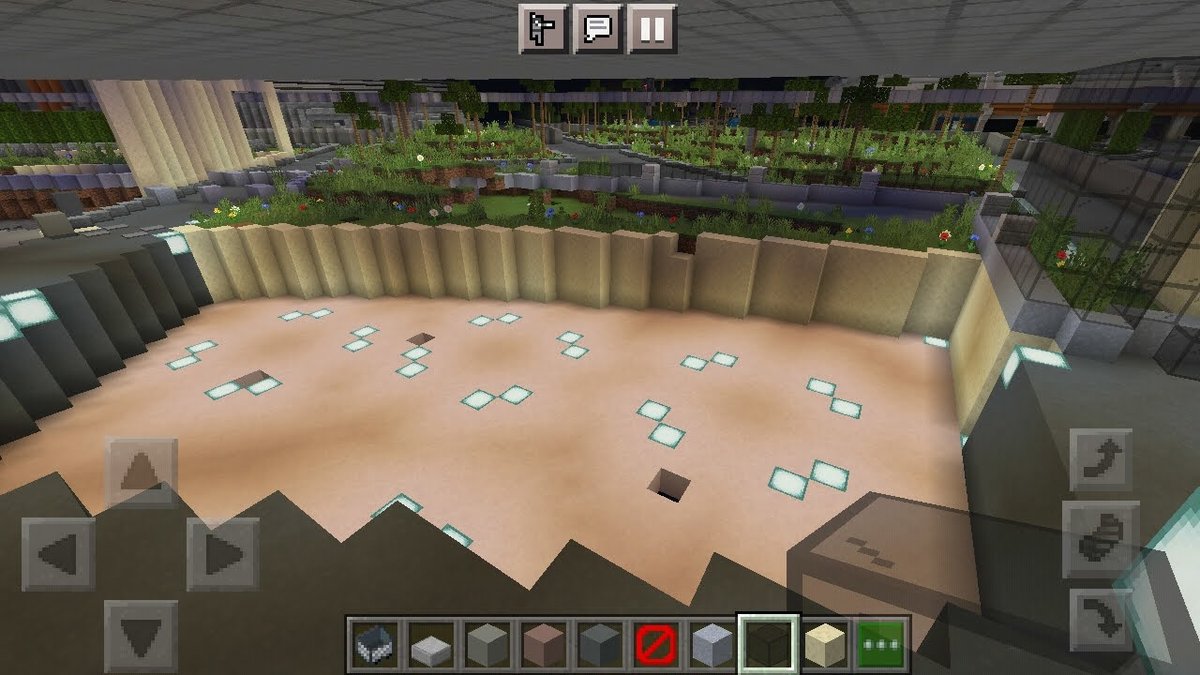Open inventory with the three-dots button
1200x675 pixels.
coord(882,643)
